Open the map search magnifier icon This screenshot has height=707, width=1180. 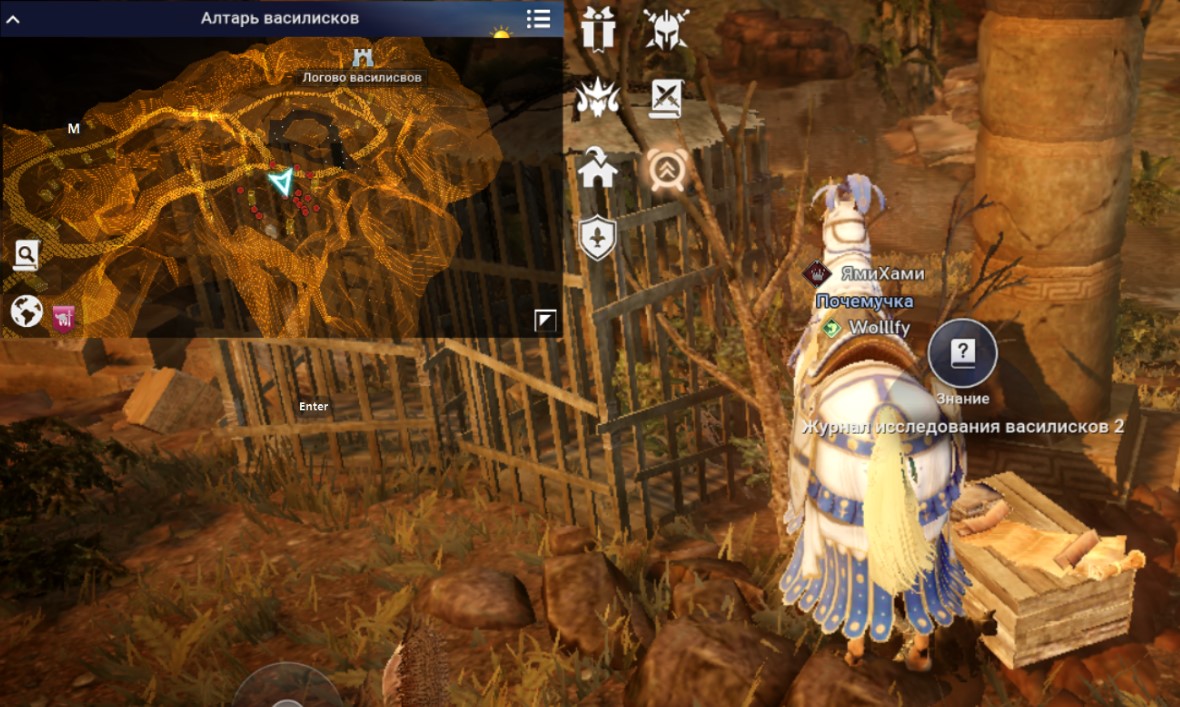[x=26, y=255]
